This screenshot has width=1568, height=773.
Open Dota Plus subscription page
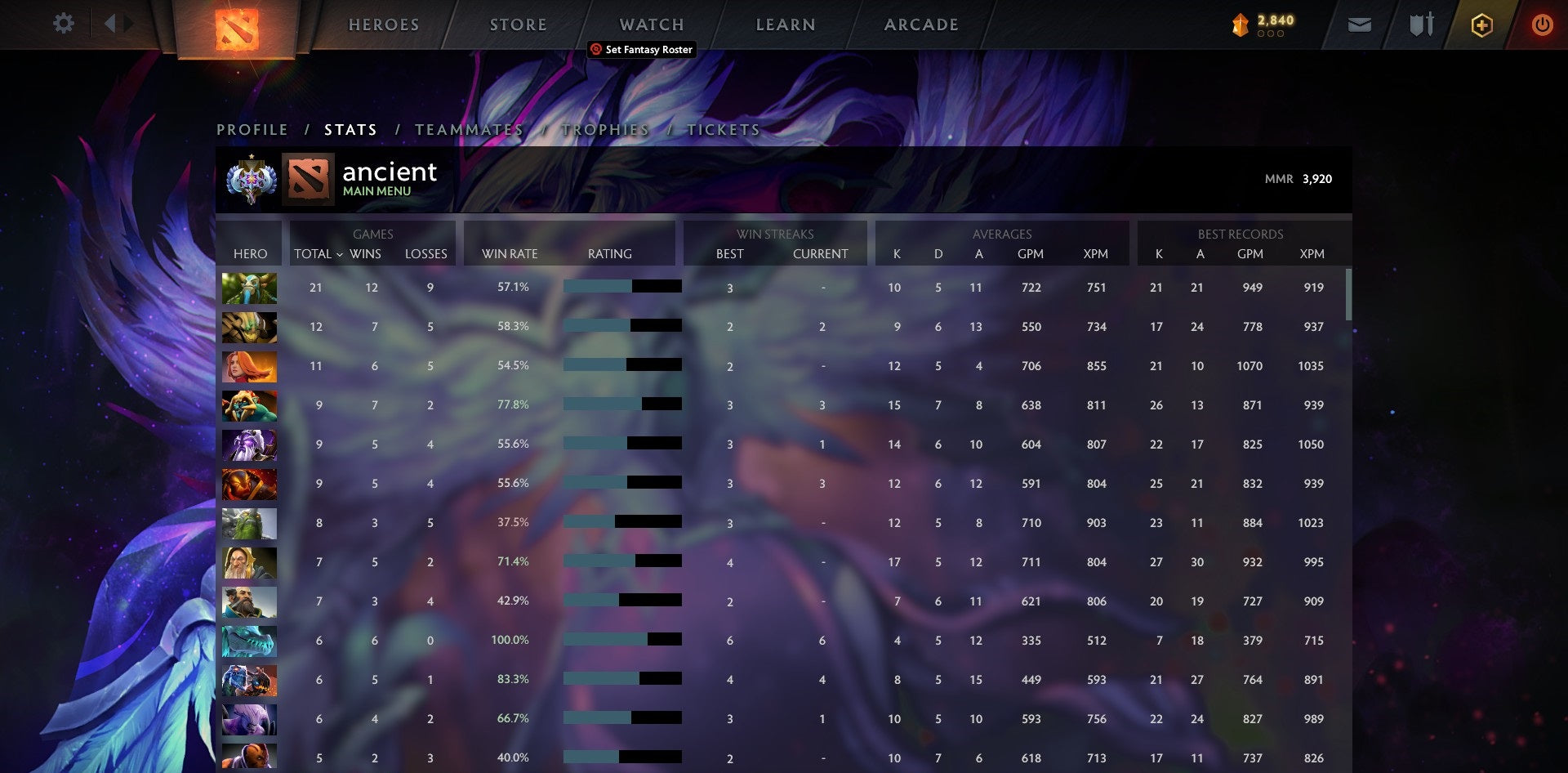[1482, 25]
